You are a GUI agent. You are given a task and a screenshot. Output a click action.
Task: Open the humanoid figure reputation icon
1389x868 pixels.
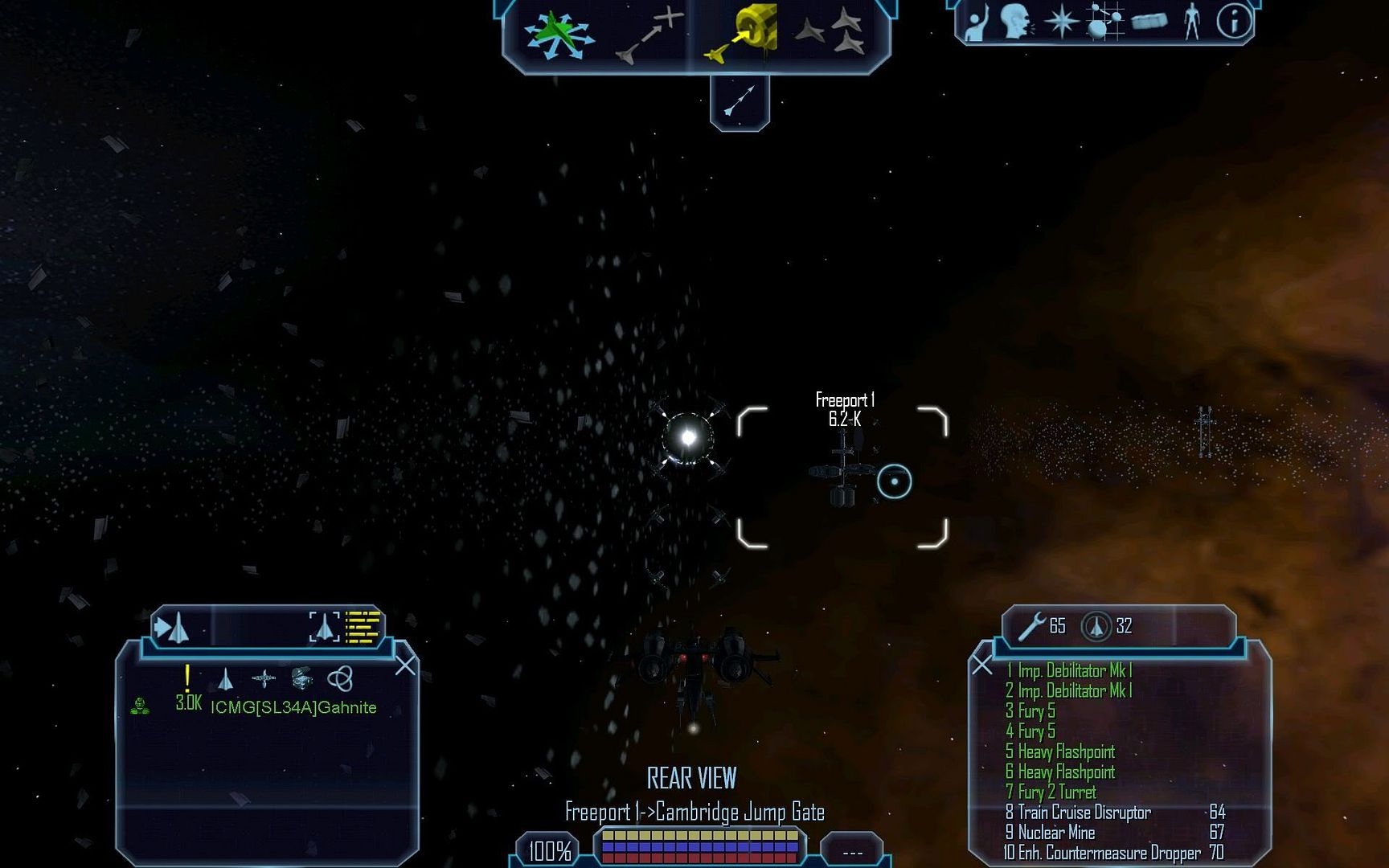pos(1192,22)
